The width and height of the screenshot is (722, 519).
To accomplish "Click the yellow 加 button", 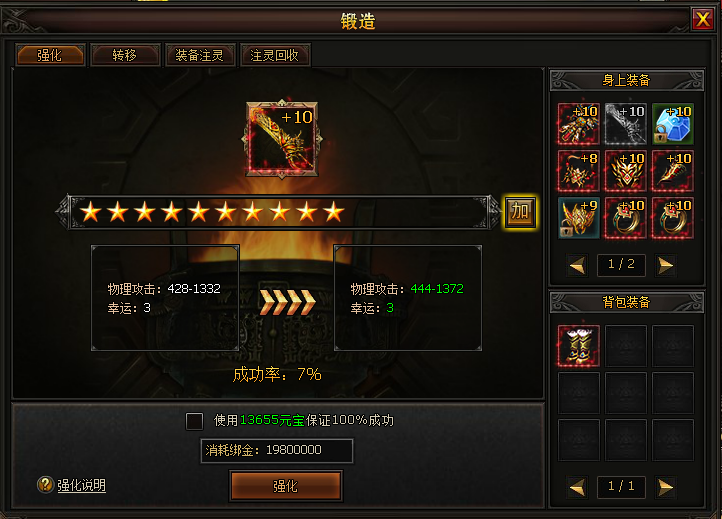I will [x=519, y=211].
